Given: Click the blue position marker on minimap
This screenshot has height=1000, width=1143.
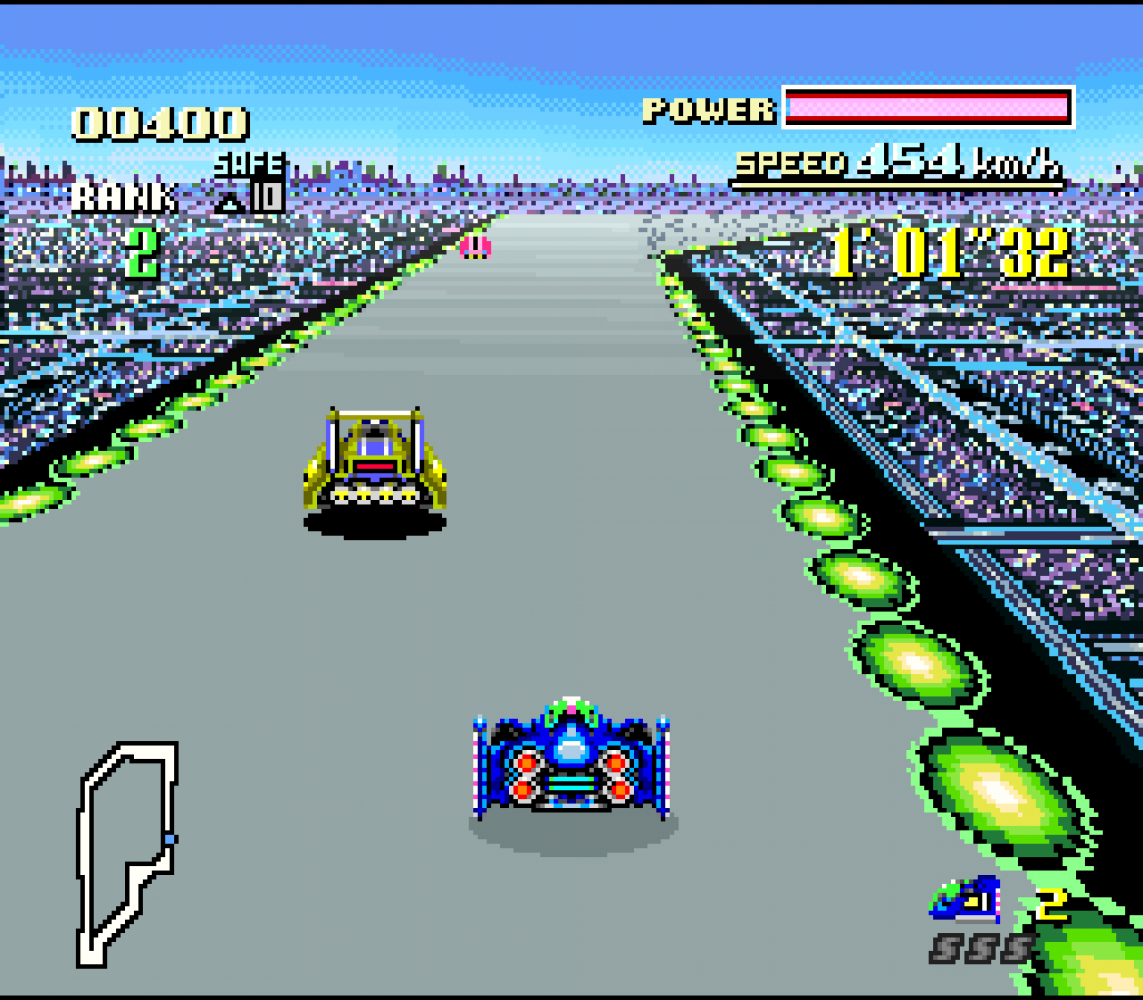Looking at the screenshot, I should (170, 838).
